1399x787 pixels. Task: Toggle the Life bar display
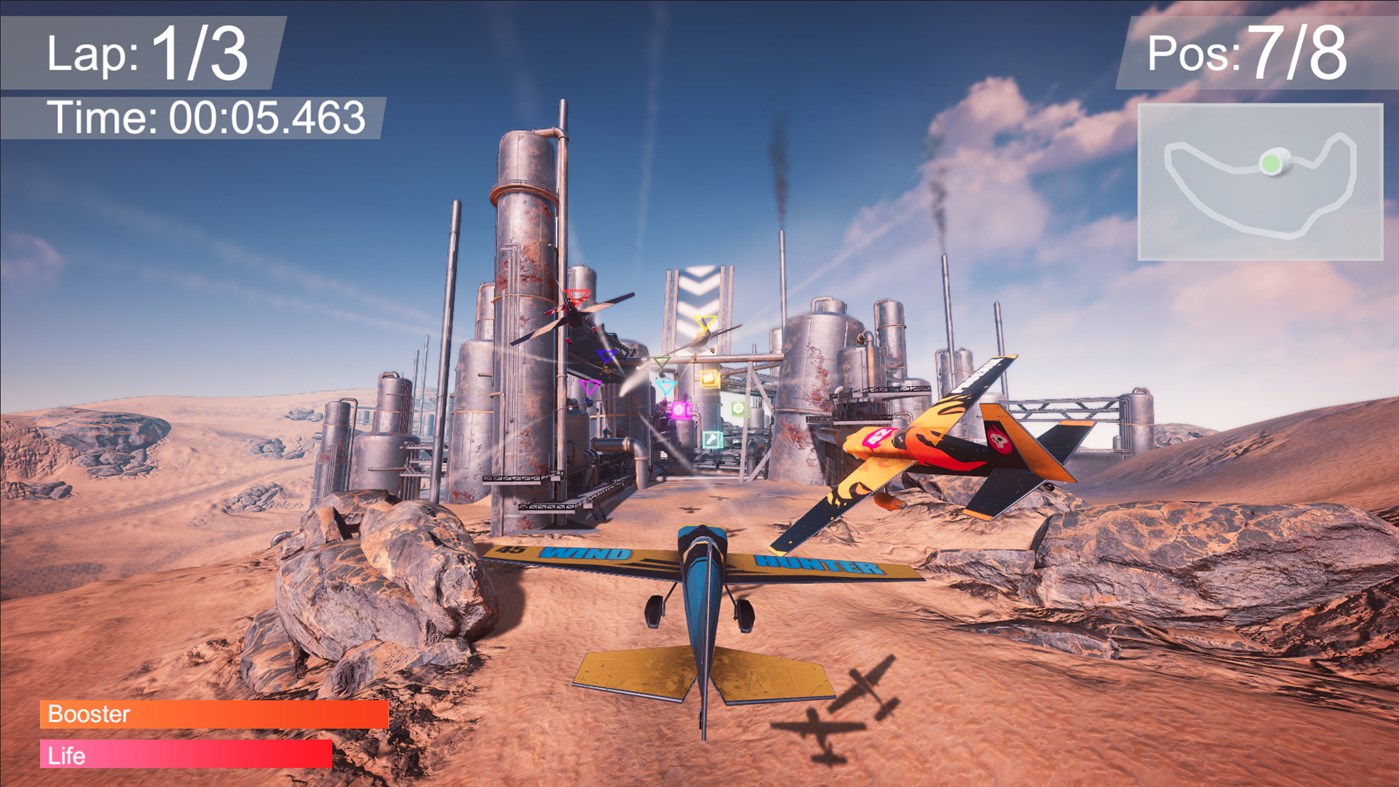[184, 755]
